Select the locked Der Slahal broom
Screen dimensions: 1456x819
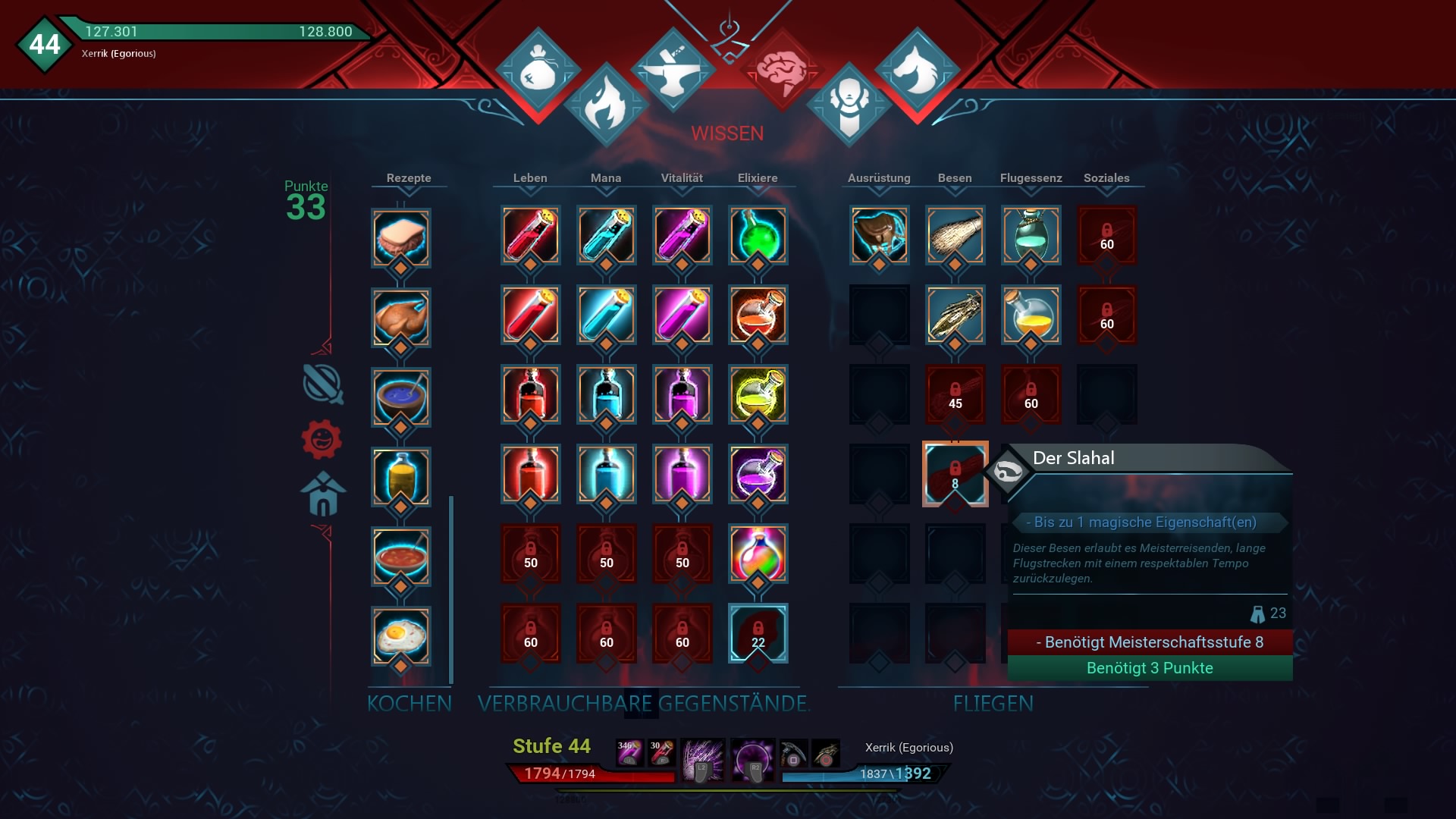pyautogui.click(x=955, y=474)
